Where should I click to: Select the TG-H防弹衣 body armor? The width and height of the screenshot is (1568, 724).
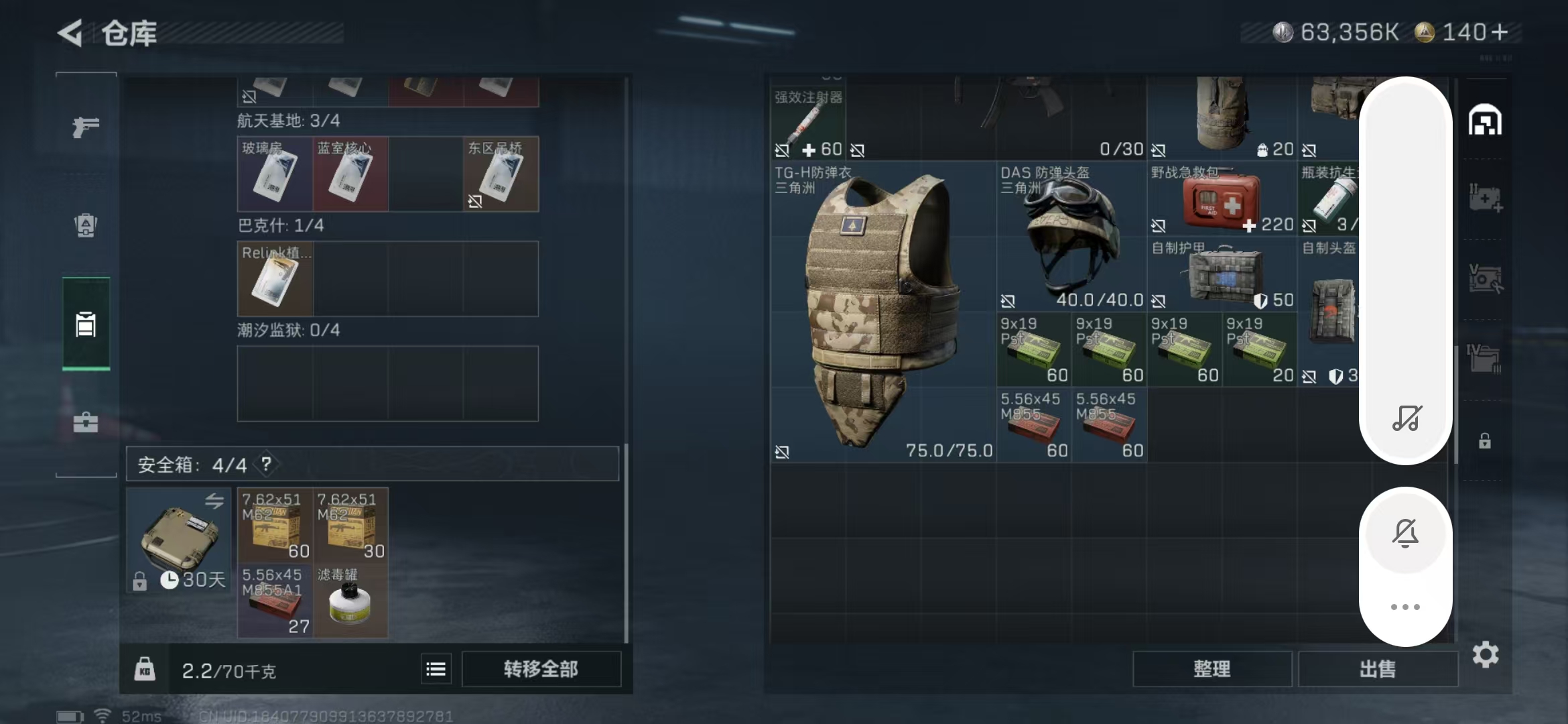point(883,311)
